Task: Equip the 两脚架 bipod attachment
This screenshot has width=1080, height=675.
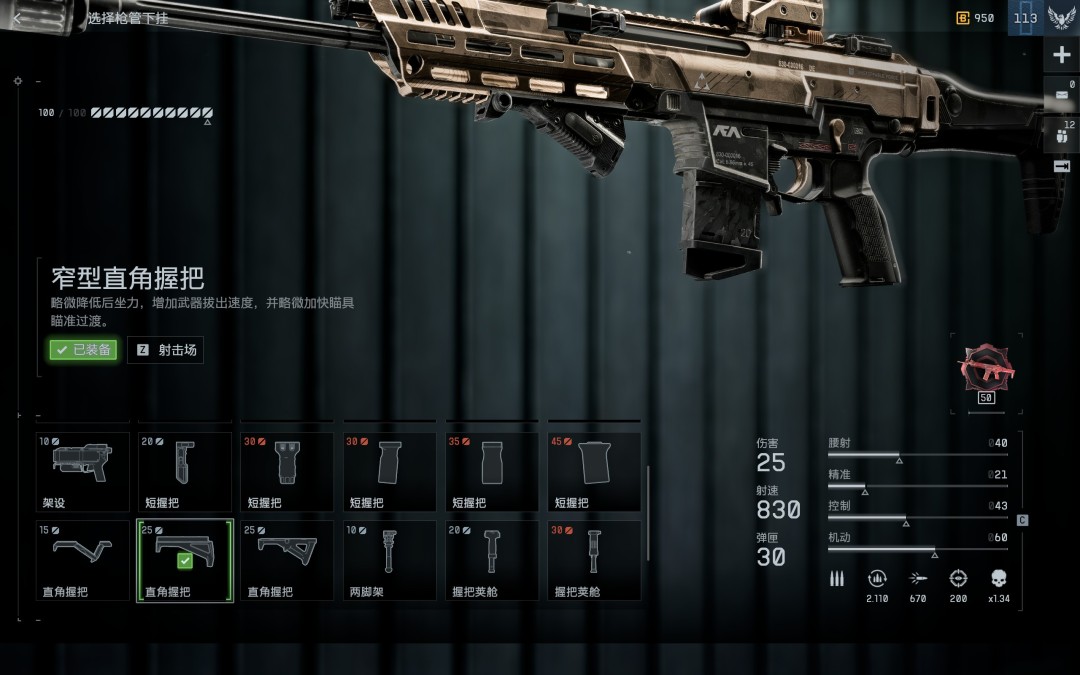Action: (390, 560)
